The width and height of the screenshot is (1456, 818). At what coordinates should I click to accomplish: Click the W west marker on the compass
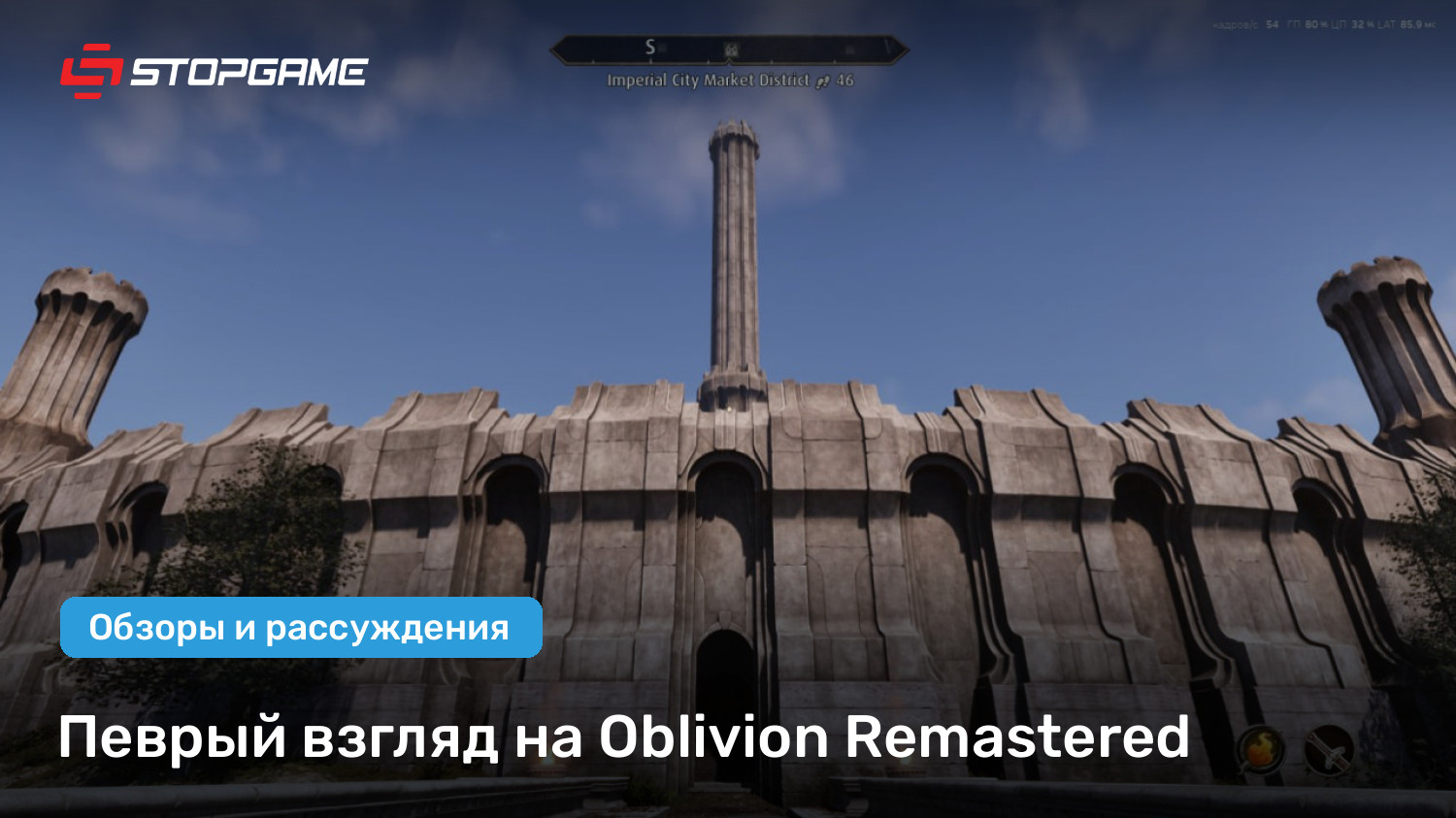pos(890,46)
